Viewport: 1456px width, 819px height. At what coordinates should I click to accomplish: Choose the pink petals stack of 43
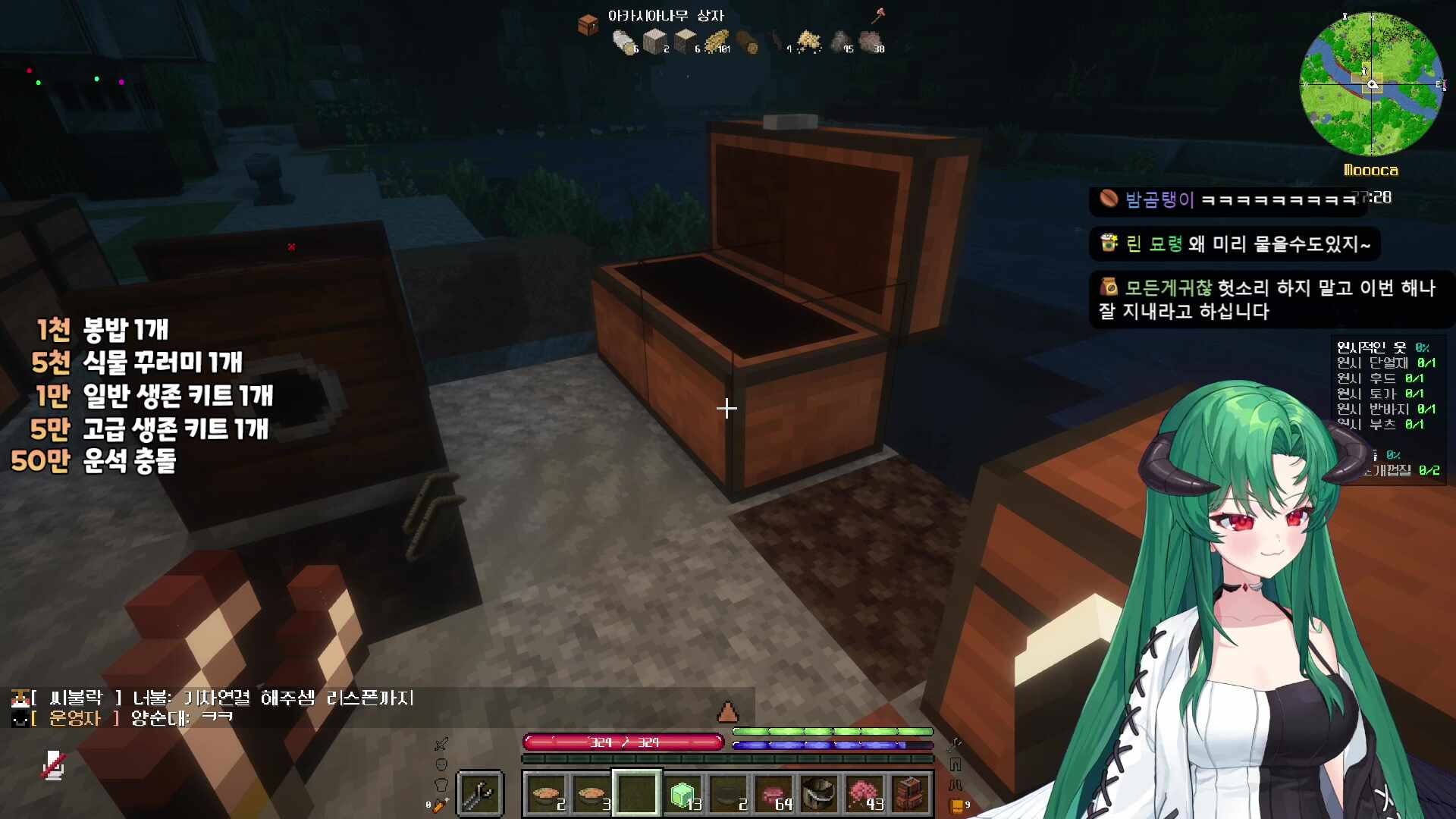864,794
